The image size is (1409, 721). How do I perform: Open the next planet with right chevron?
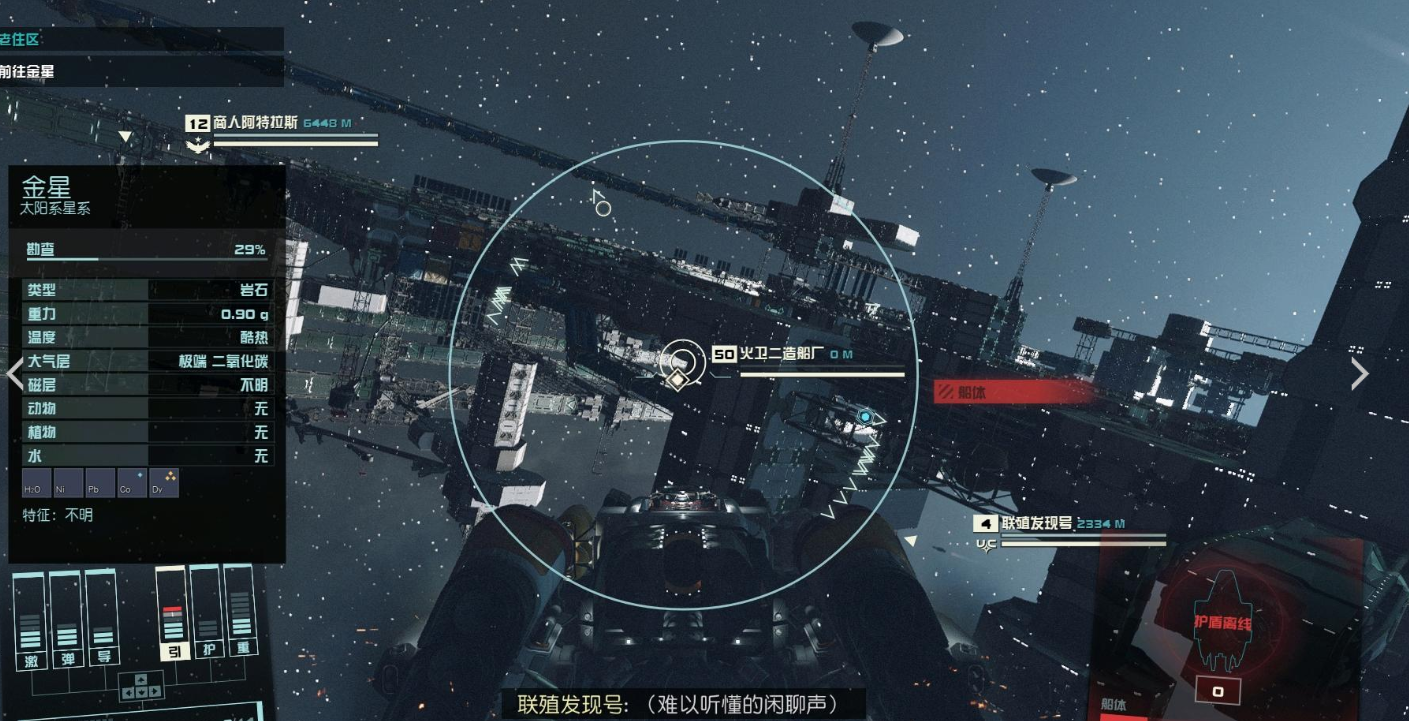pos(1359,373)
